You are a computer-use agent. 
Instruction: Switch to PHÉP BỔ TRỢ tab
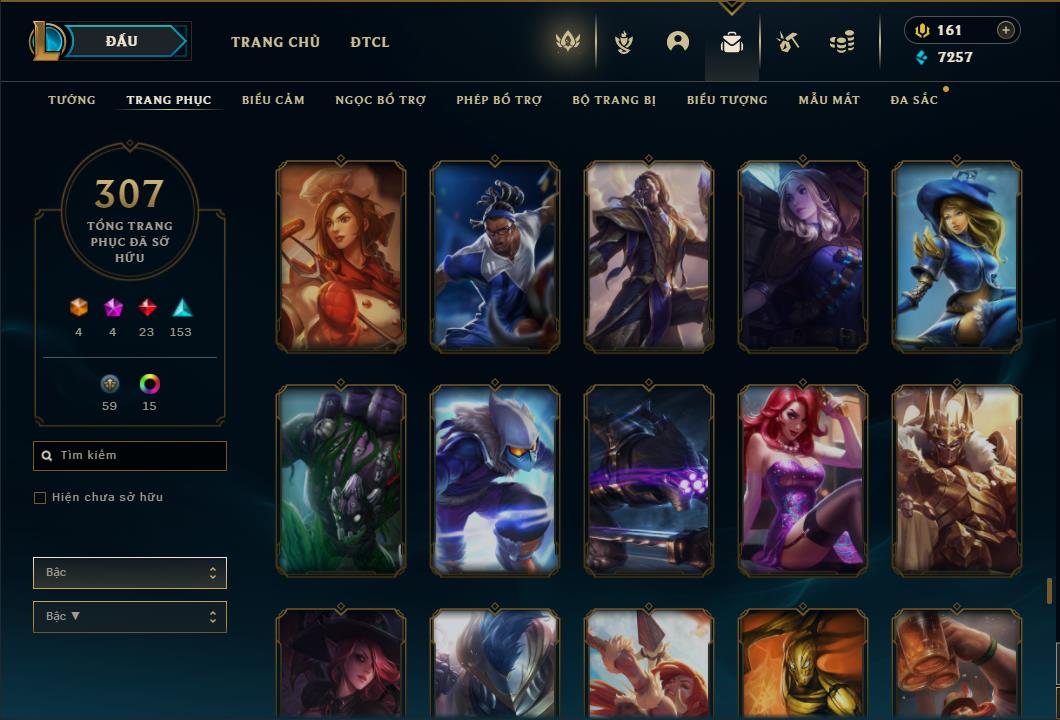pos(499,100)
